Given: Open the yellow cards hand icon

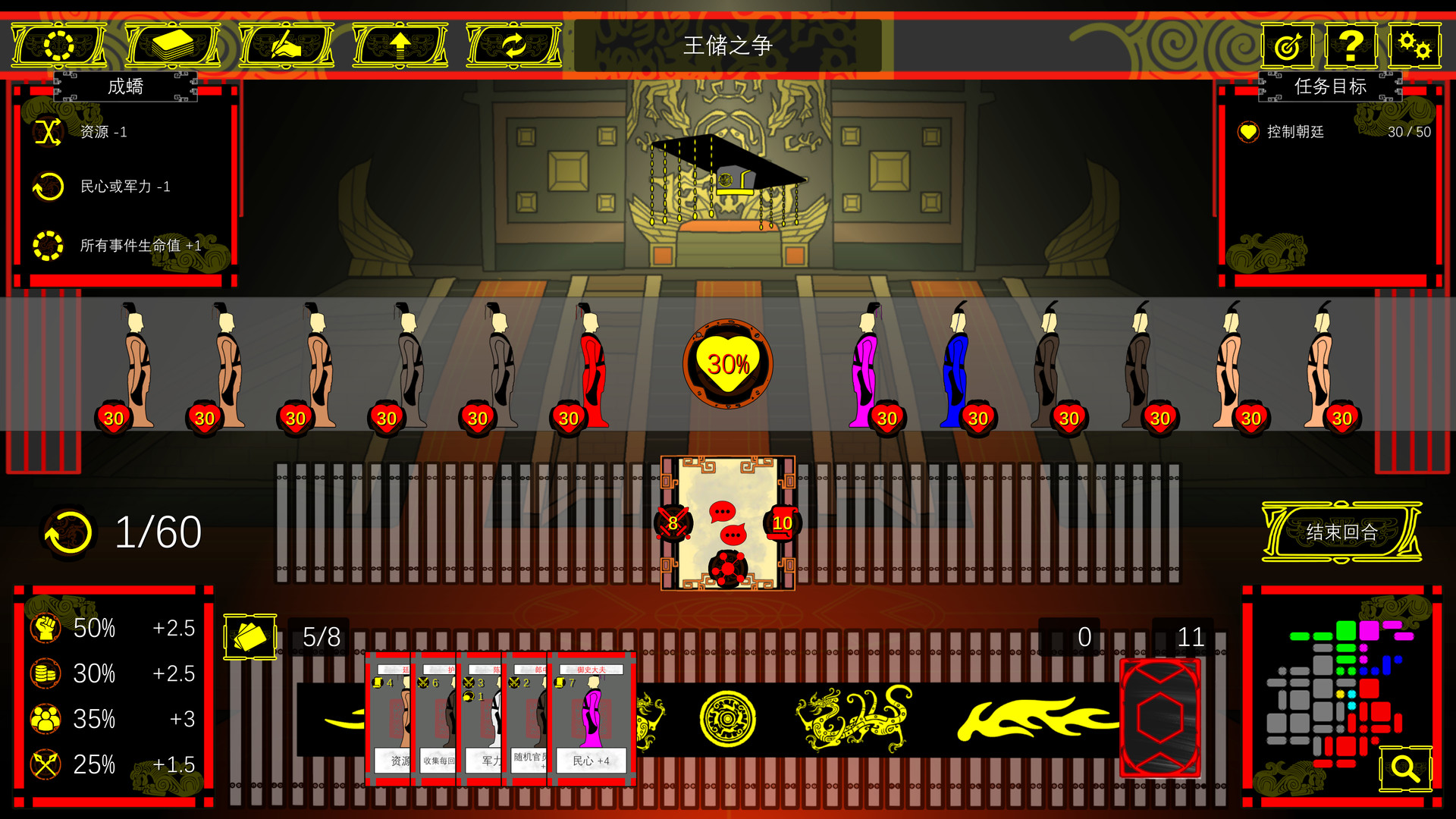Looking at the screenshot, I should point(249,637).
